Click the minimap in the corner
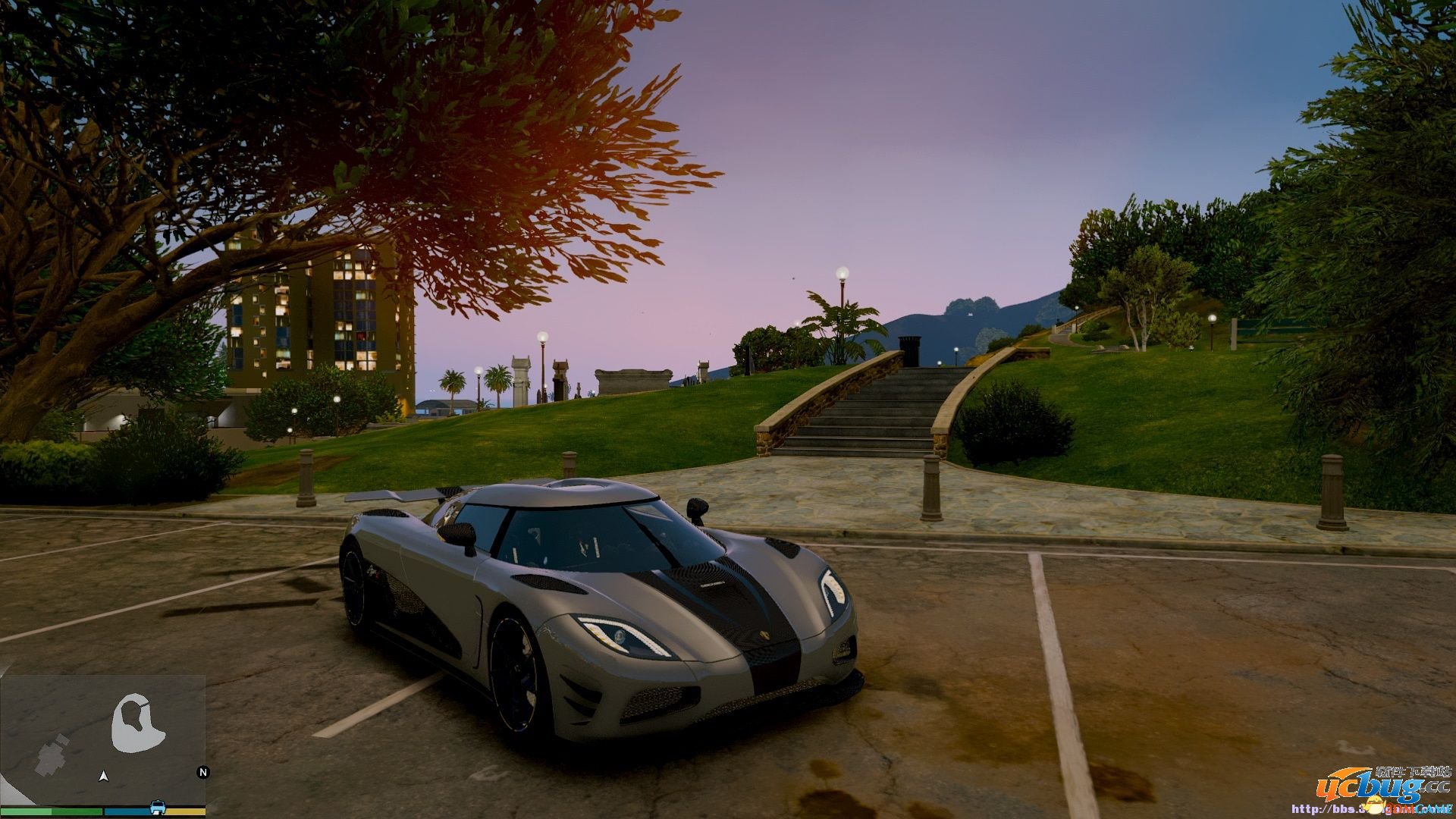 click(103, 739)
